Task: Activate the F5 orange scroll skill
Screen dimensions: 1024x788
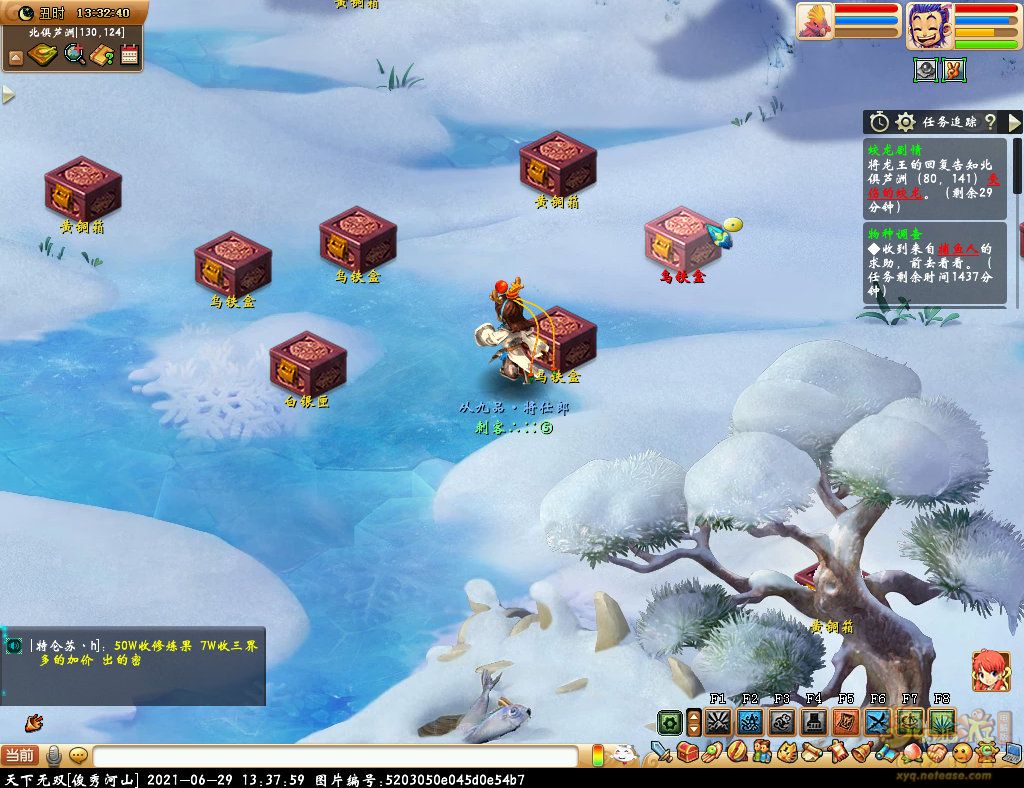Action: coord(846,722)
